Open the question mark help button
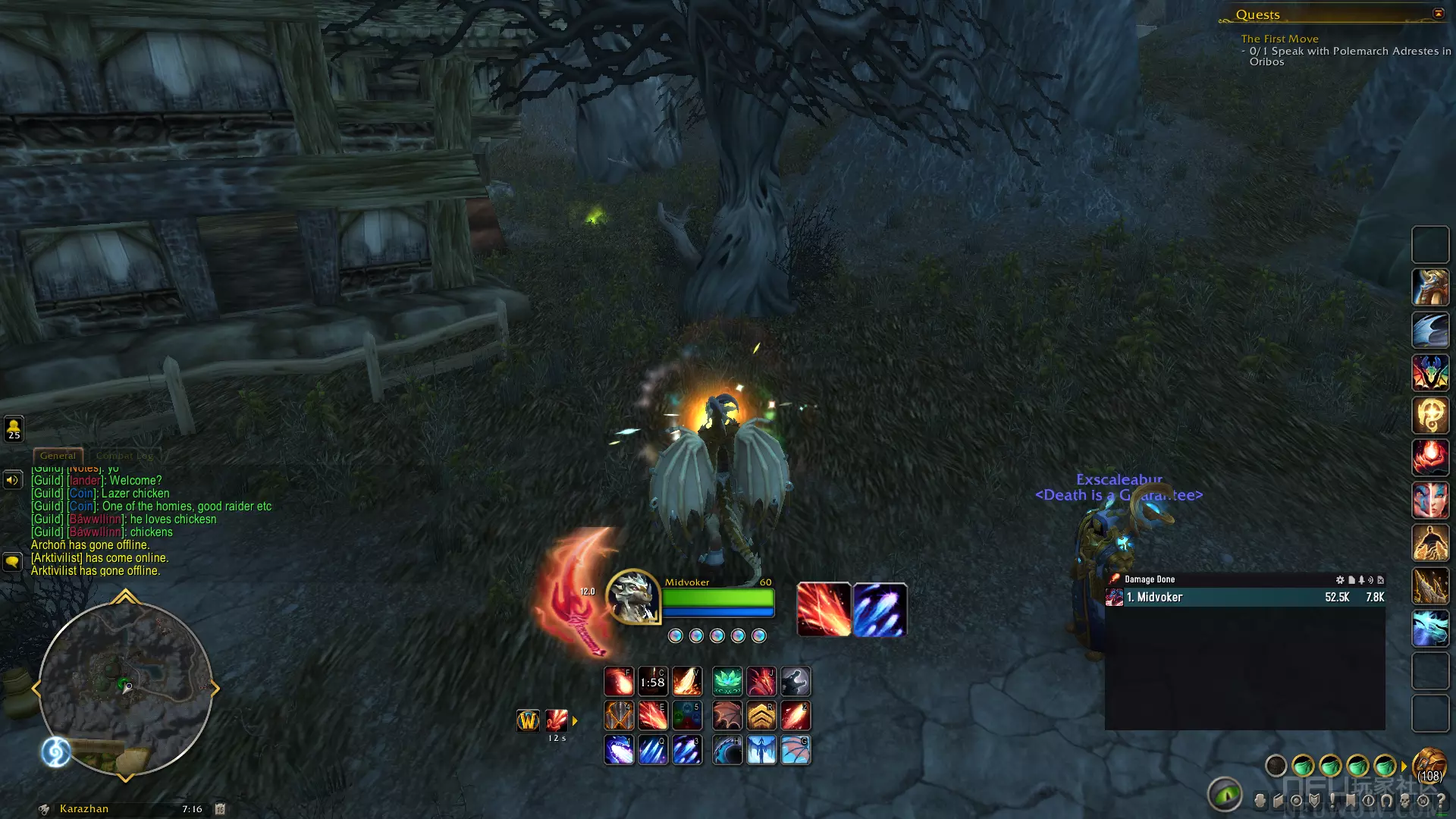Viewport: 1456px width, 819px height. tap(1440, 801)
